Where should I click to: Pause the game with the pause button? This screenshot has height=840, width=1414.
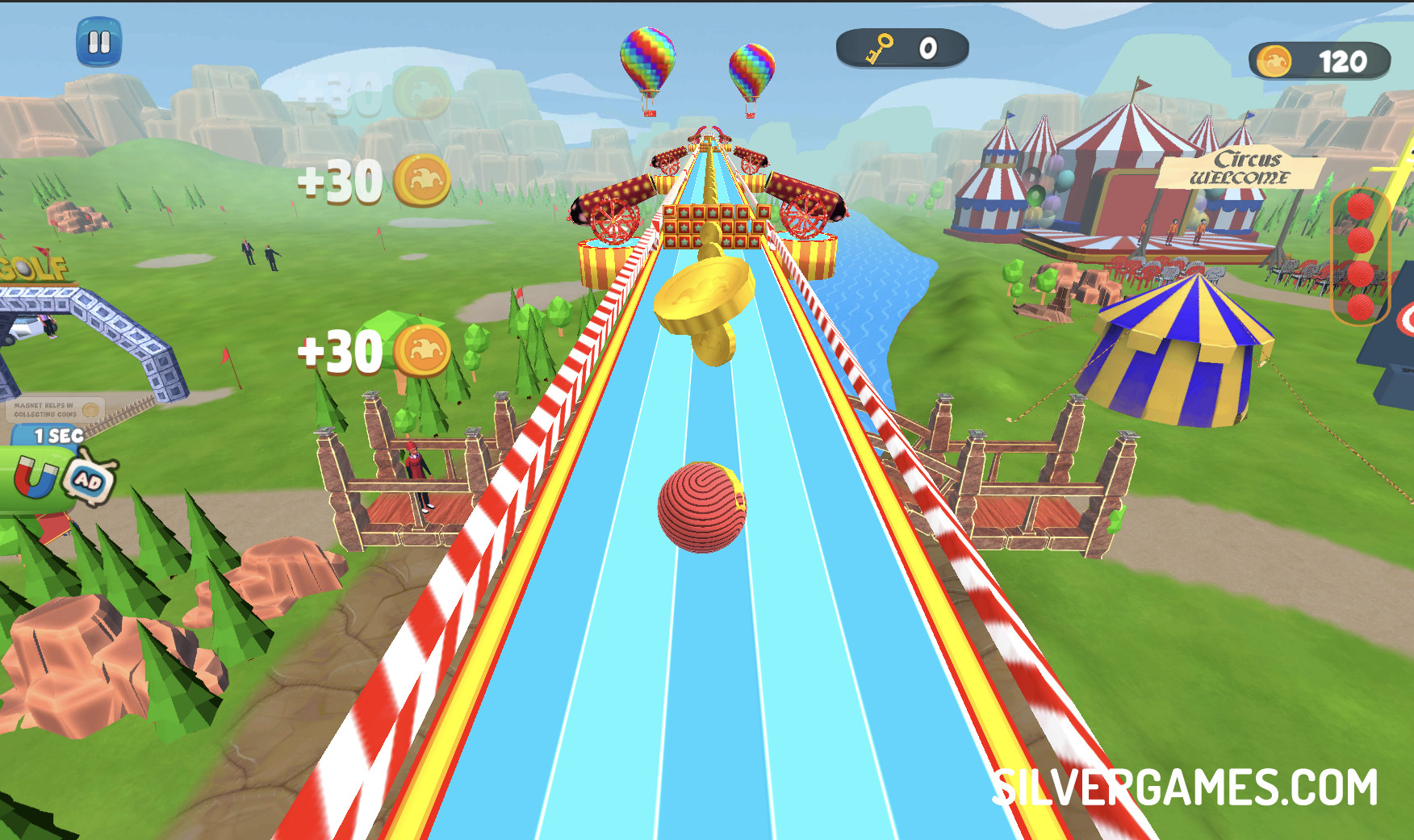[98, 42]
